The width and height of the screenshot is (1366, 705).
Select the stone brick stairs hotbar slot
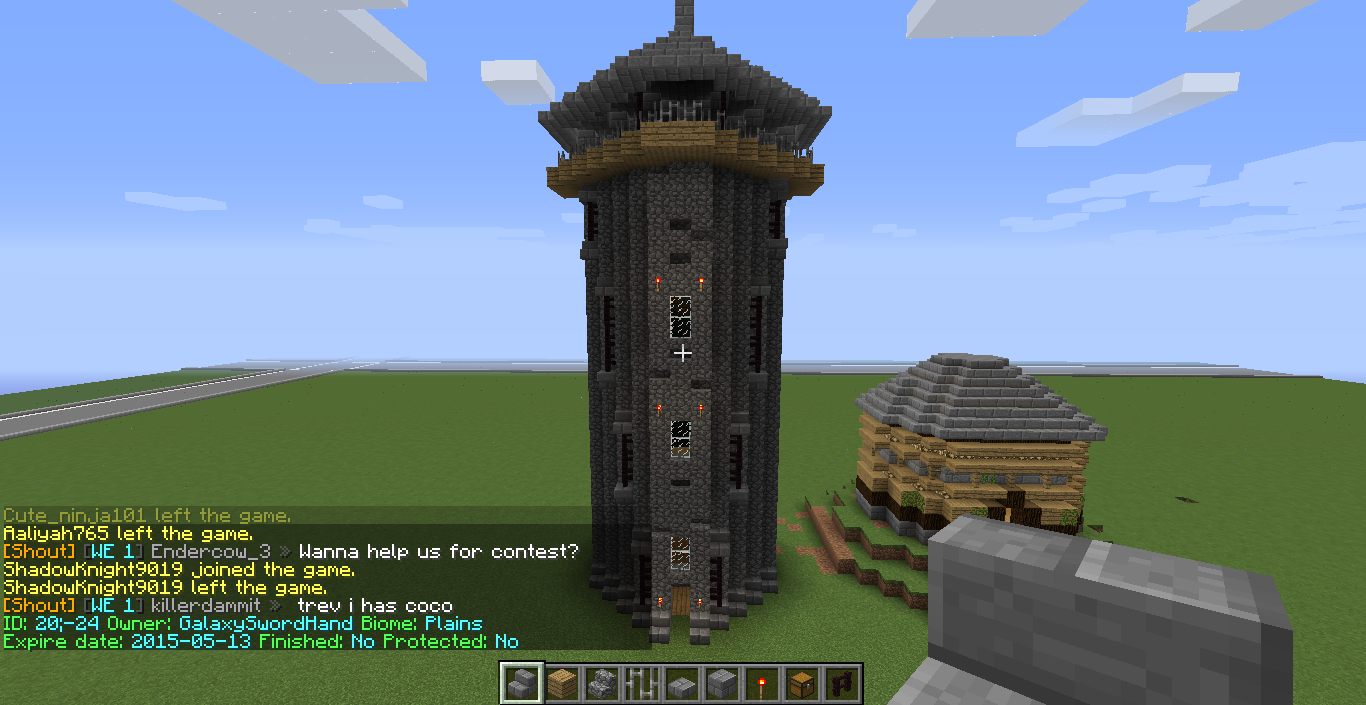point(521,684)
